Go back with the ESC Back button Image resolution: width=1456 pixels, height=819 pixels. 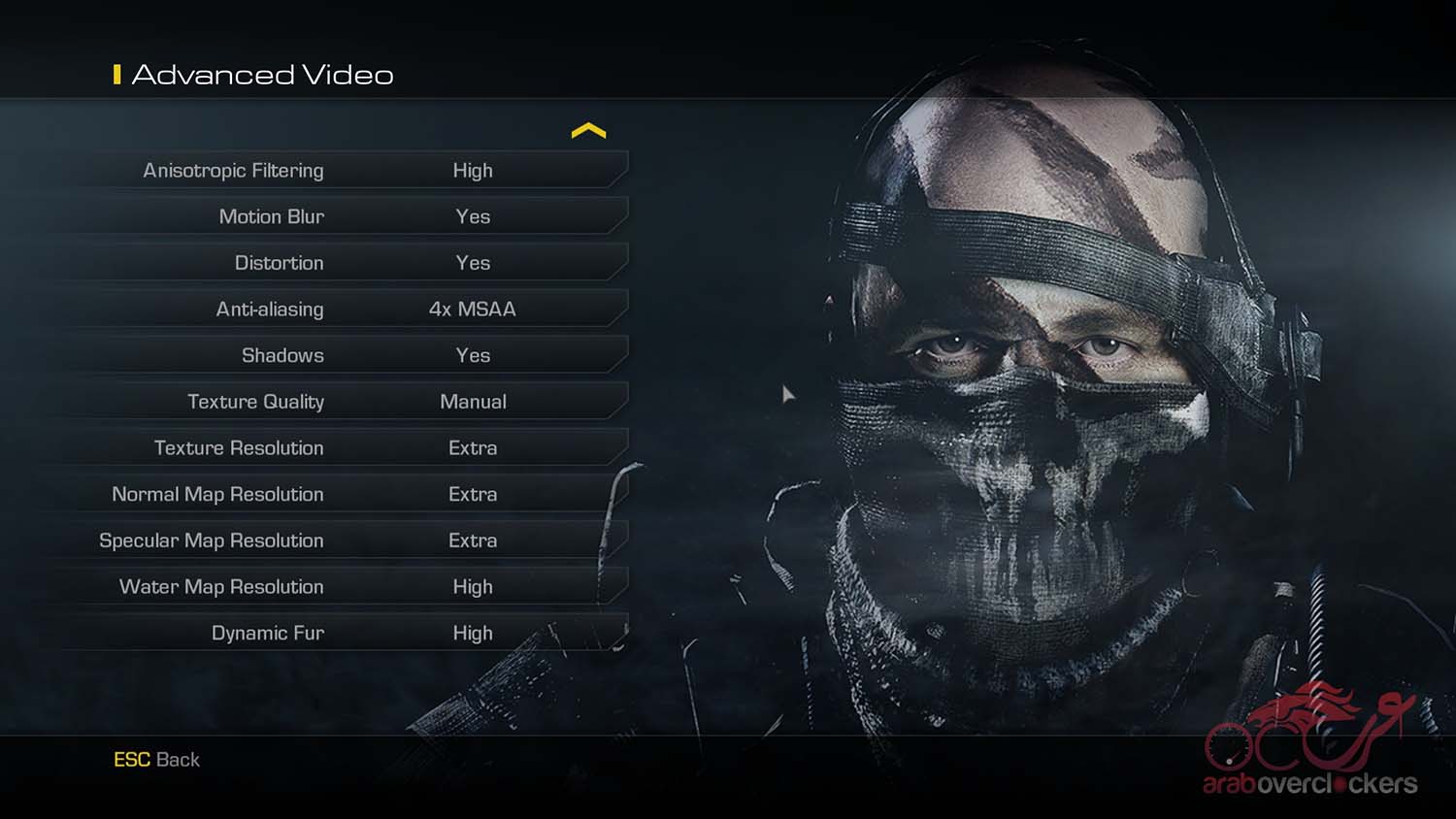[x=156, y=760]
